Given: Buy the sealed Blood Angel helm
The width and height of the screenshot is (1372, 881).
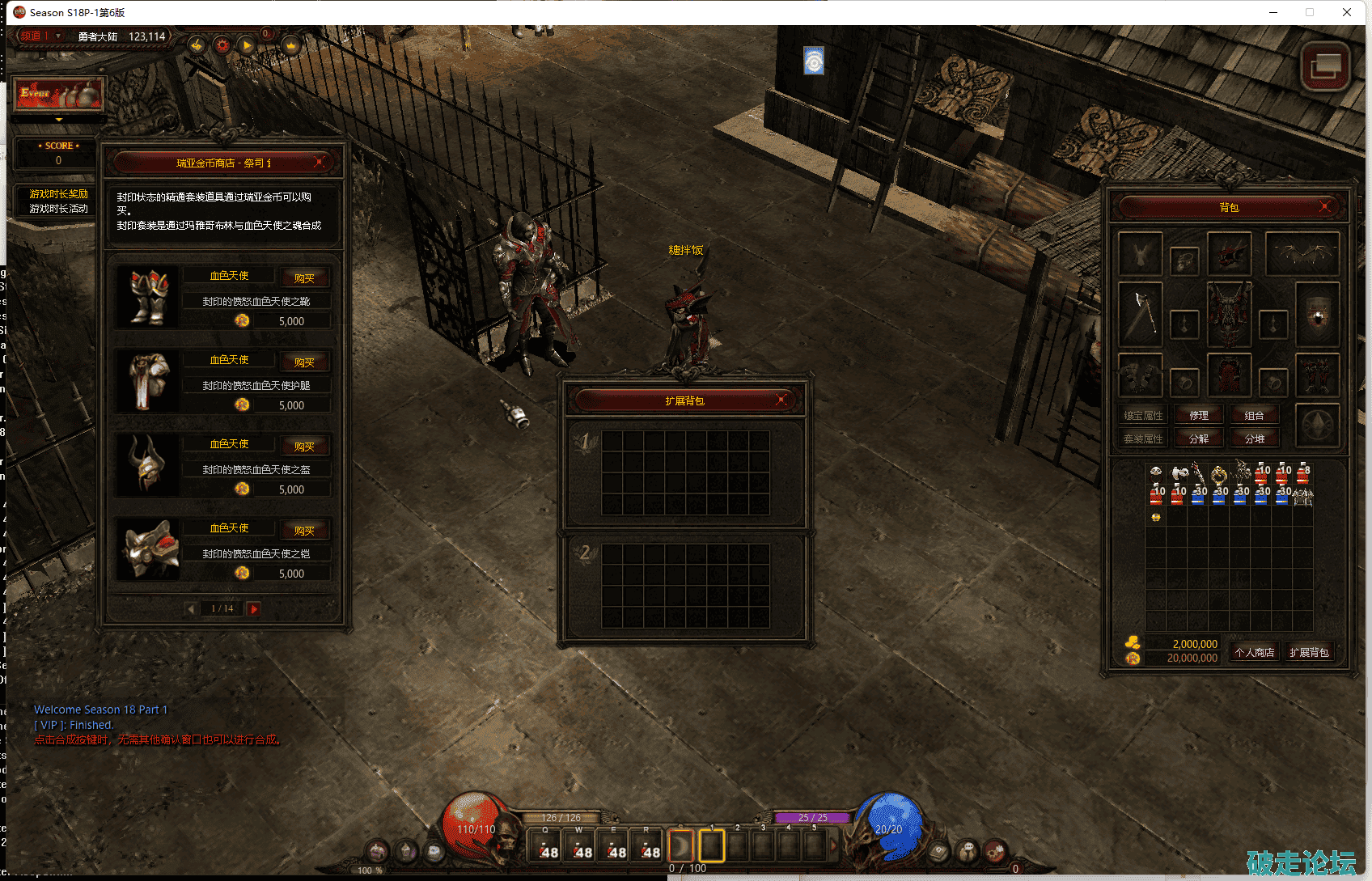Looking at the screenshot, I should tap(304, 447).
